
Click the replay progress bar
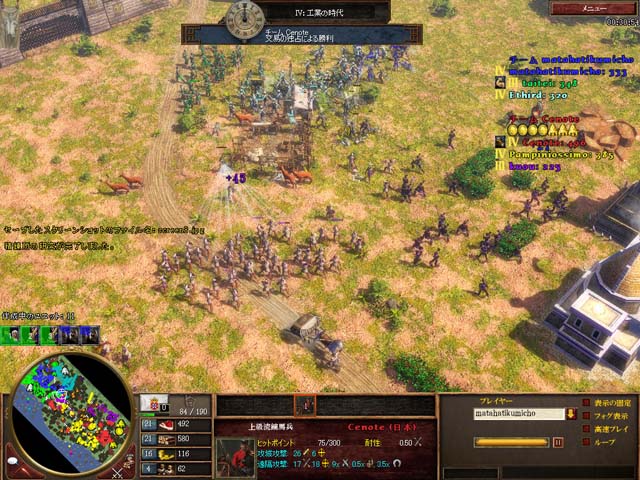(510, 441)
